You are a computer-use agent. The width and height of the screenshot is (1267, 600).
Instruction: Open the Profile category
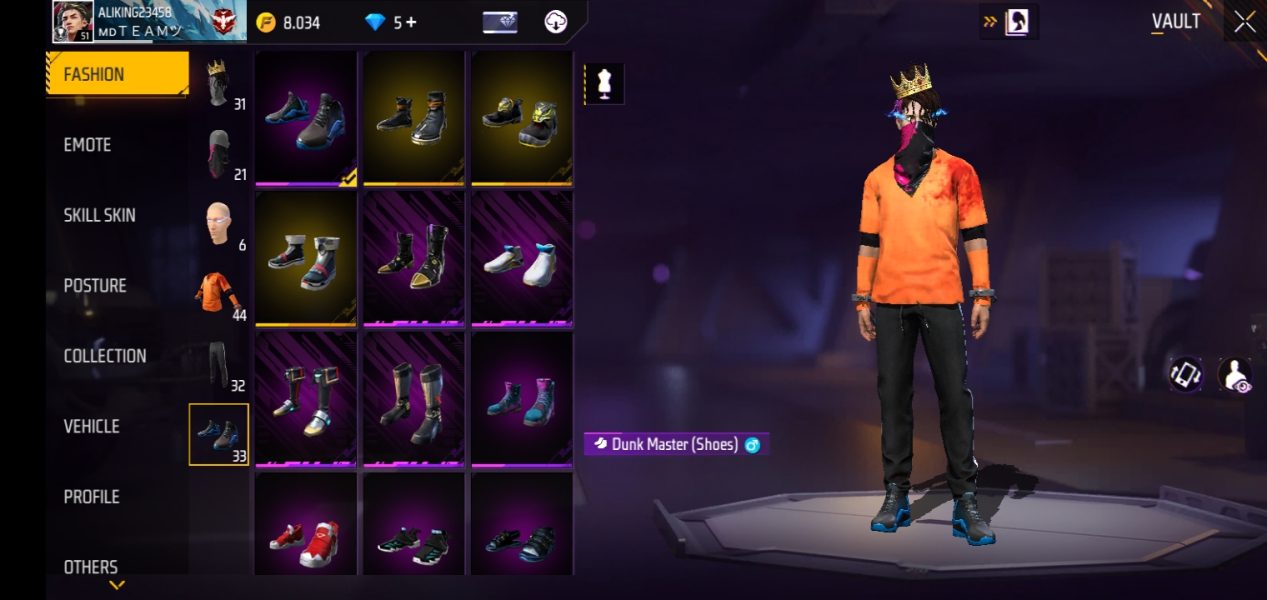click(x=92, y=497)
